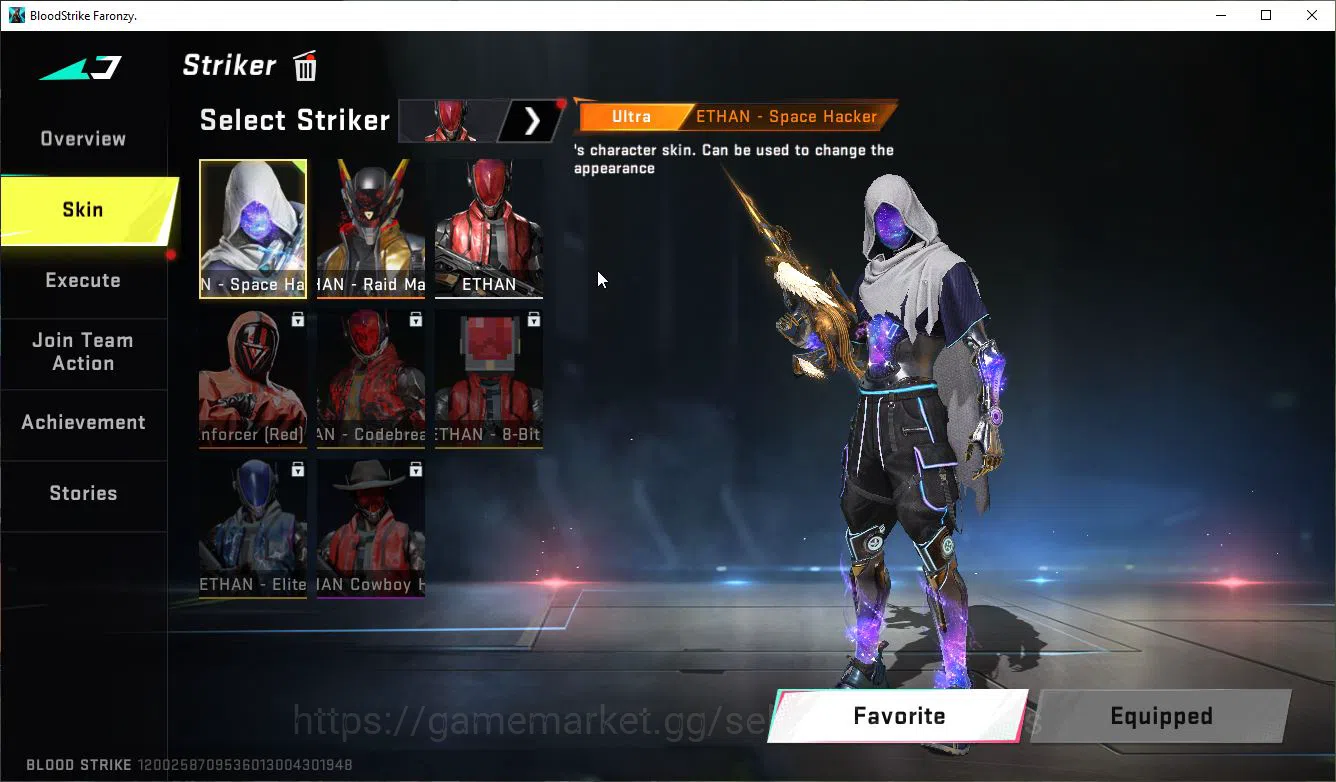
Task: Click the lock icon on Enforcer (Red)
Action: (x=297, y=318)
